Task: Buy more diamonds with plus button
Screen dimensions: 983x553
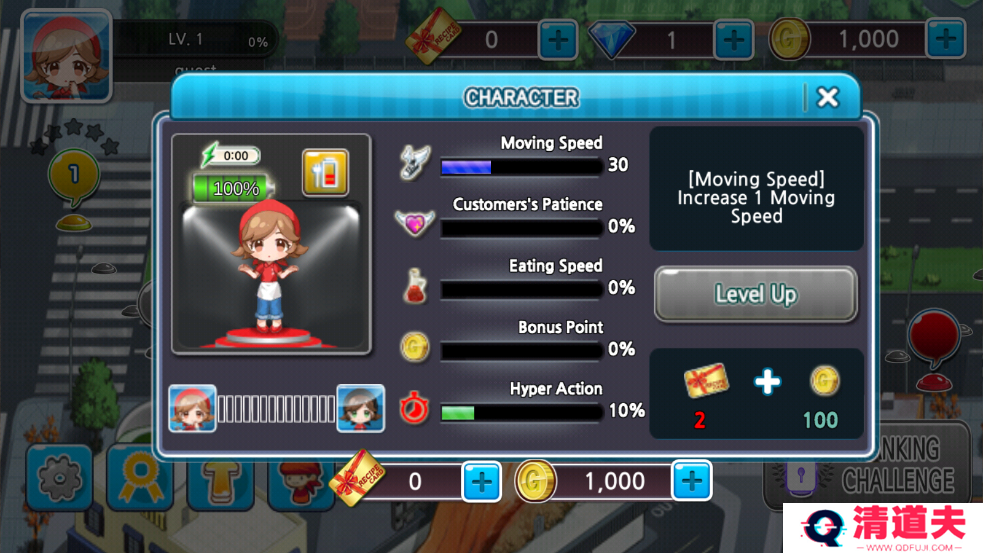Action: coord(733,40)
